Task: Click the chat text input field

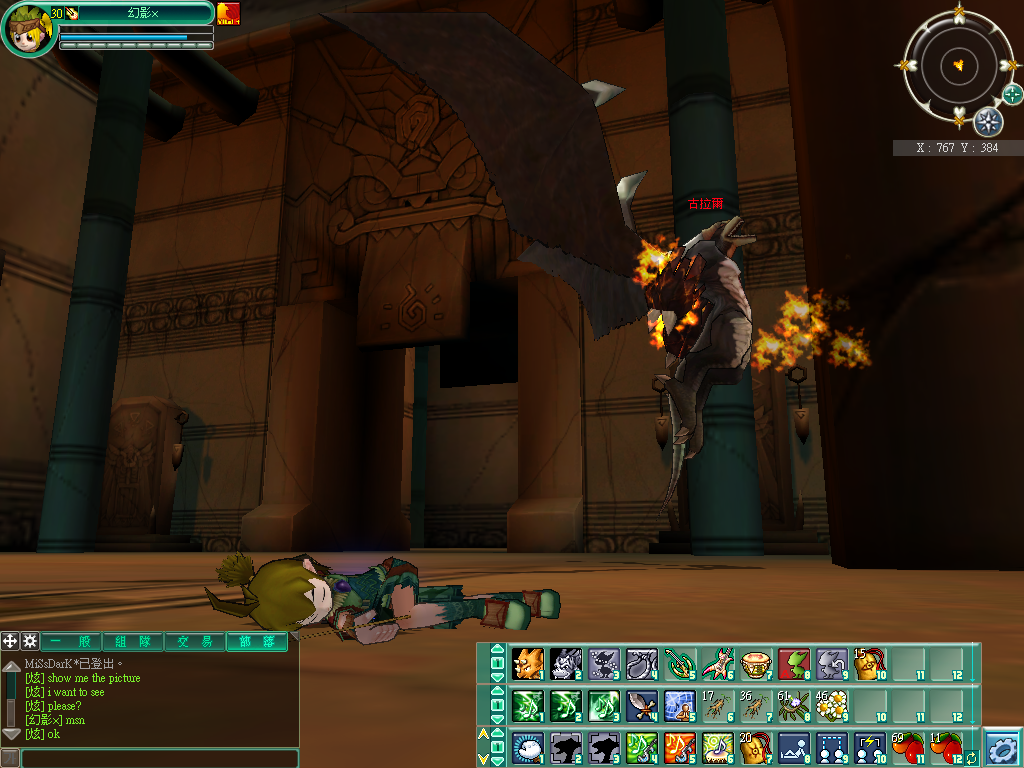Action: click(x=158, y=759)
